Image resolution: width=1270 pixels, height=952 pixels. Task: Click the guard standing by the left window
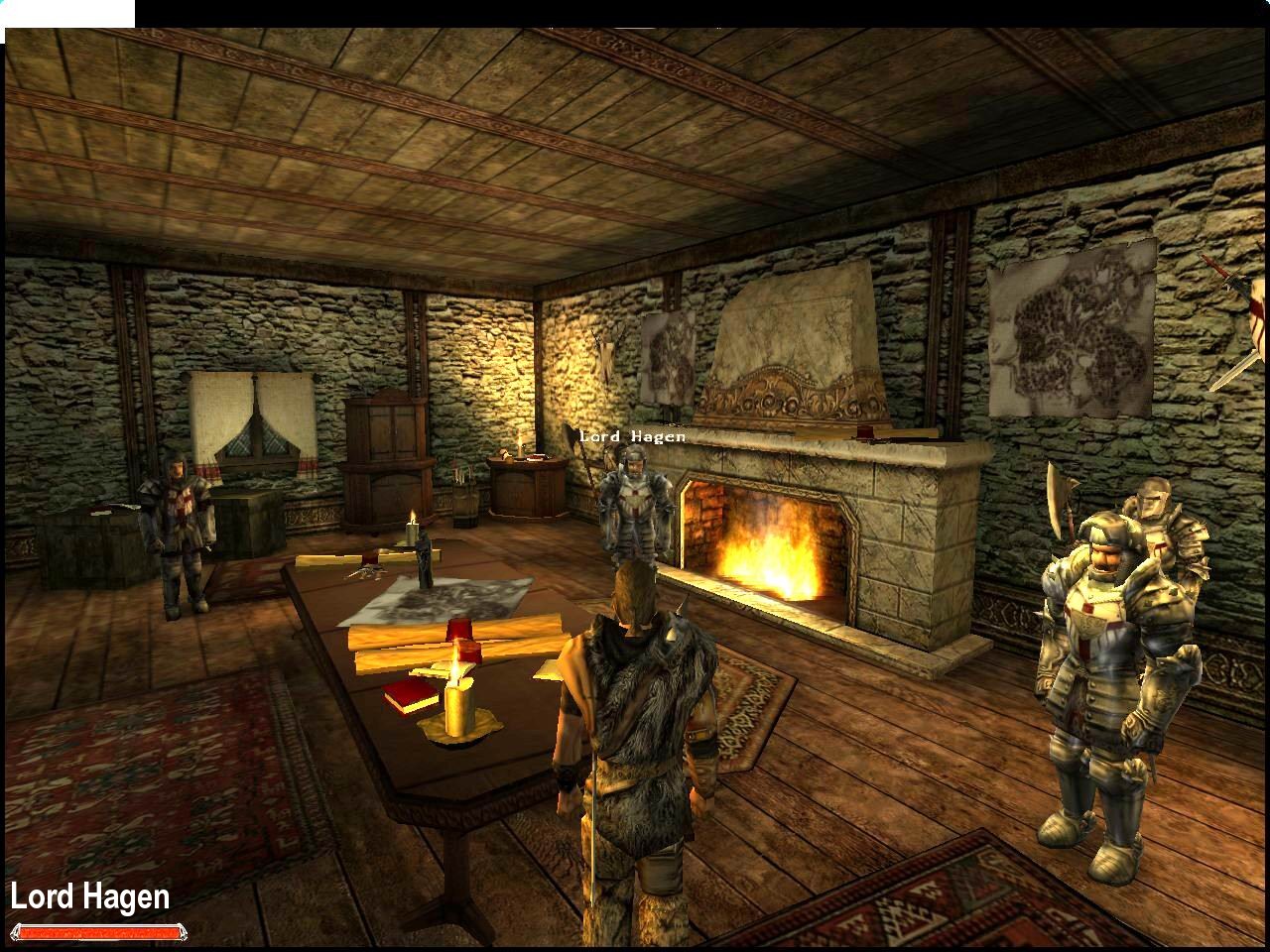point(182,526)
